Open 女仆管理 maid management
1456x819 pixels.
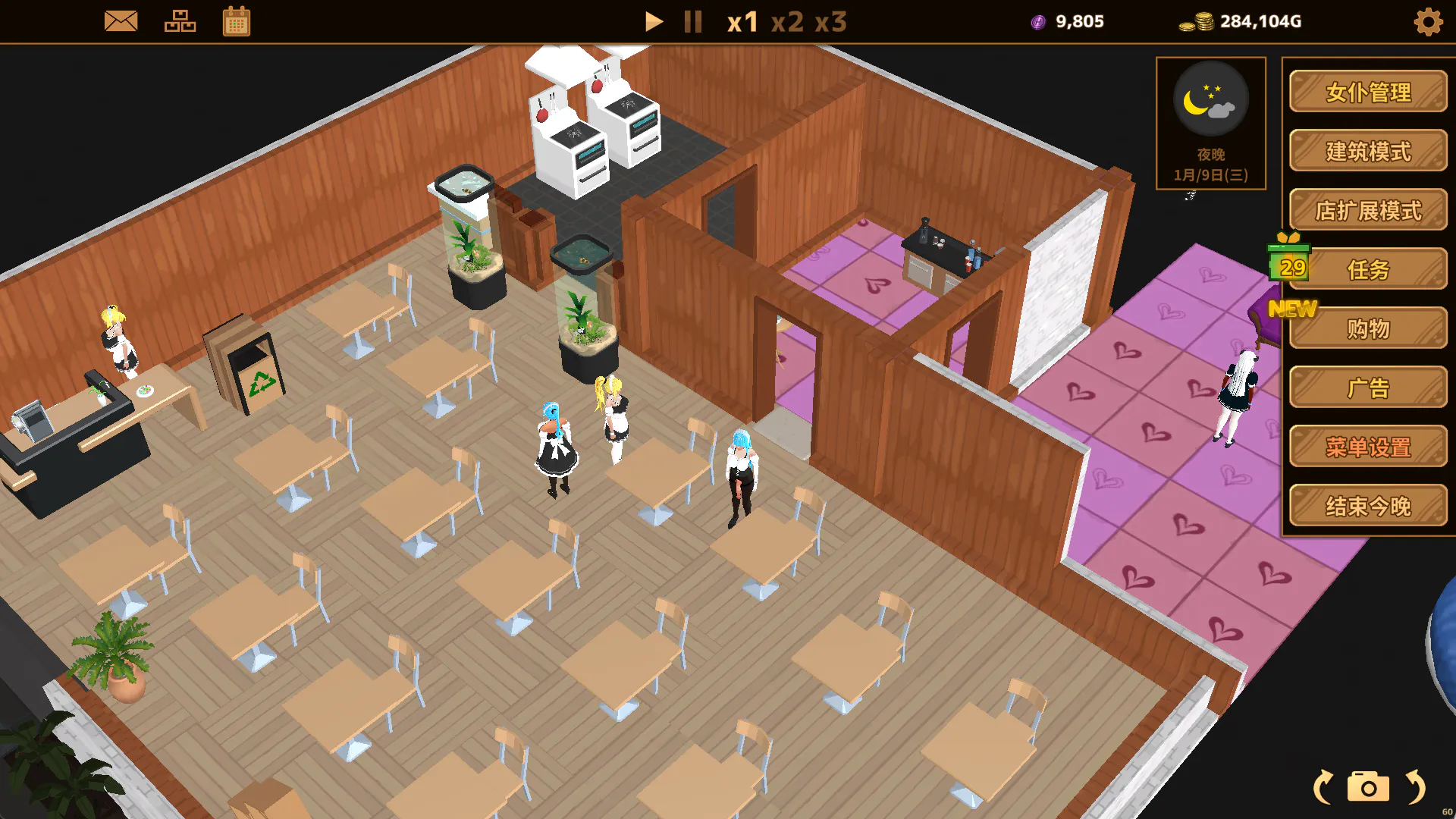1368,92
